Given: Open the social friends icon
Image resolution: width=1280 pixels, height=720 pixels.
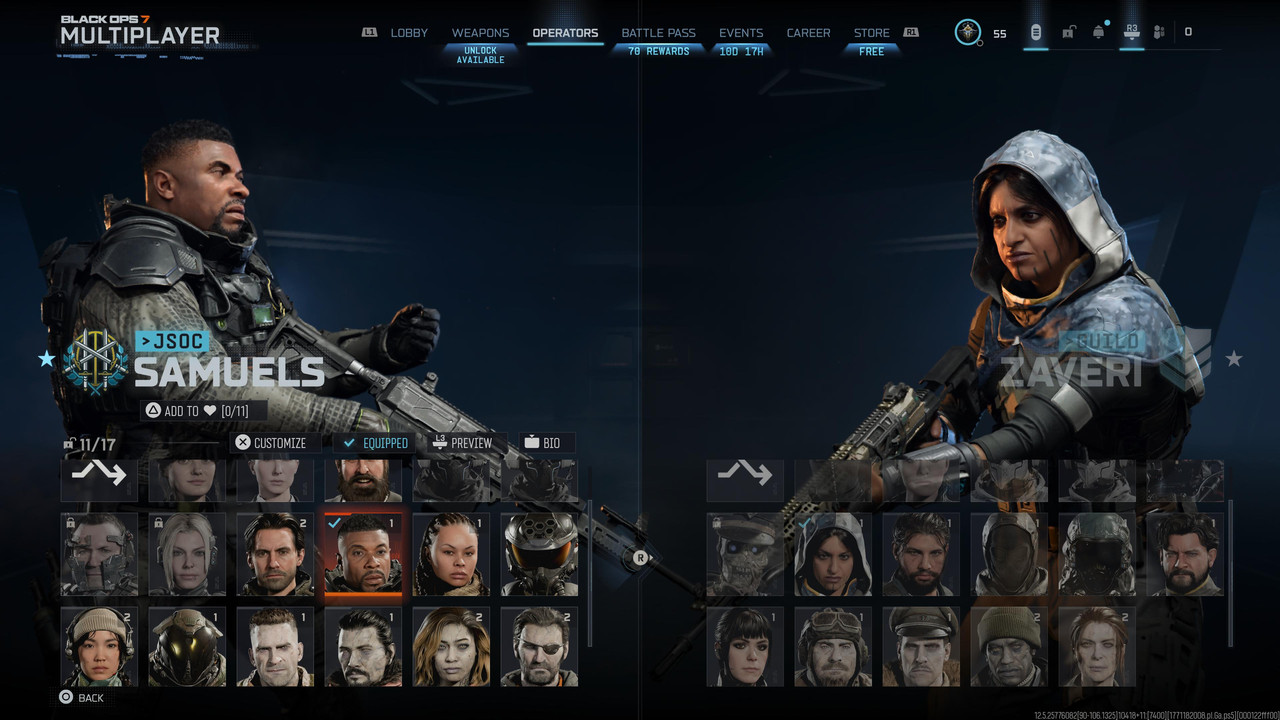Looking at the screenshot, I should pos(1159,32).
